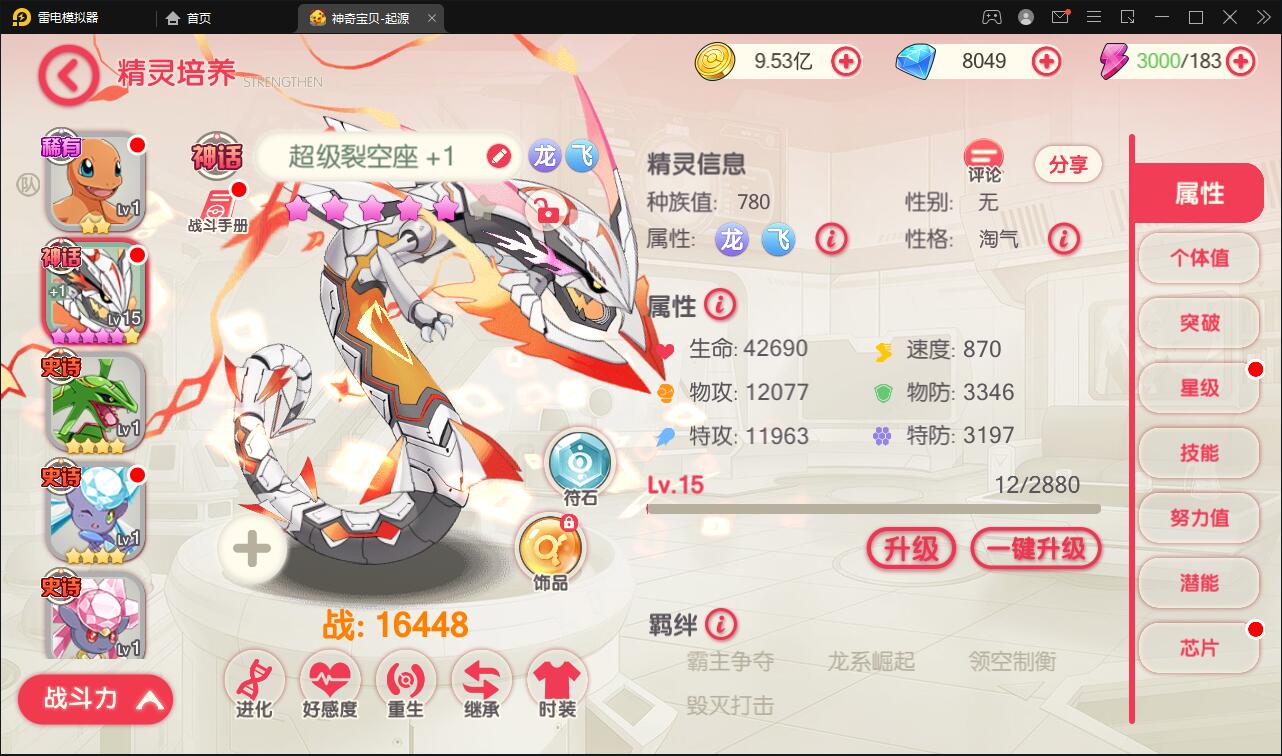Click the 12/2880 experience progress bar
The height and width of the screenshot is (756, 1282).
[875, 509]
